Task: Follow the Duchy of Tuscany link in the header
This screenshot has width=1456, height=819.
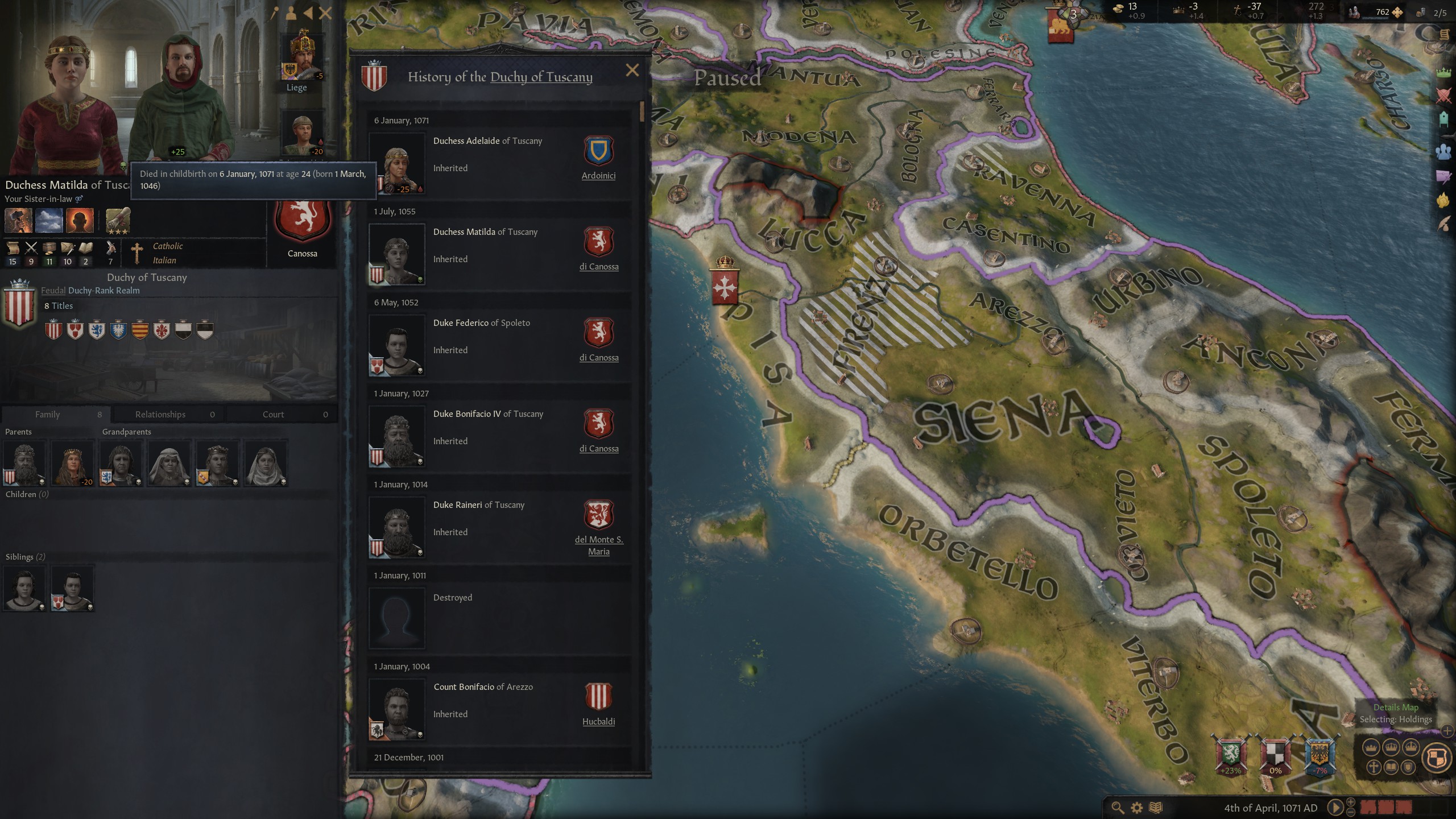Action: click(x=541, y=77)
